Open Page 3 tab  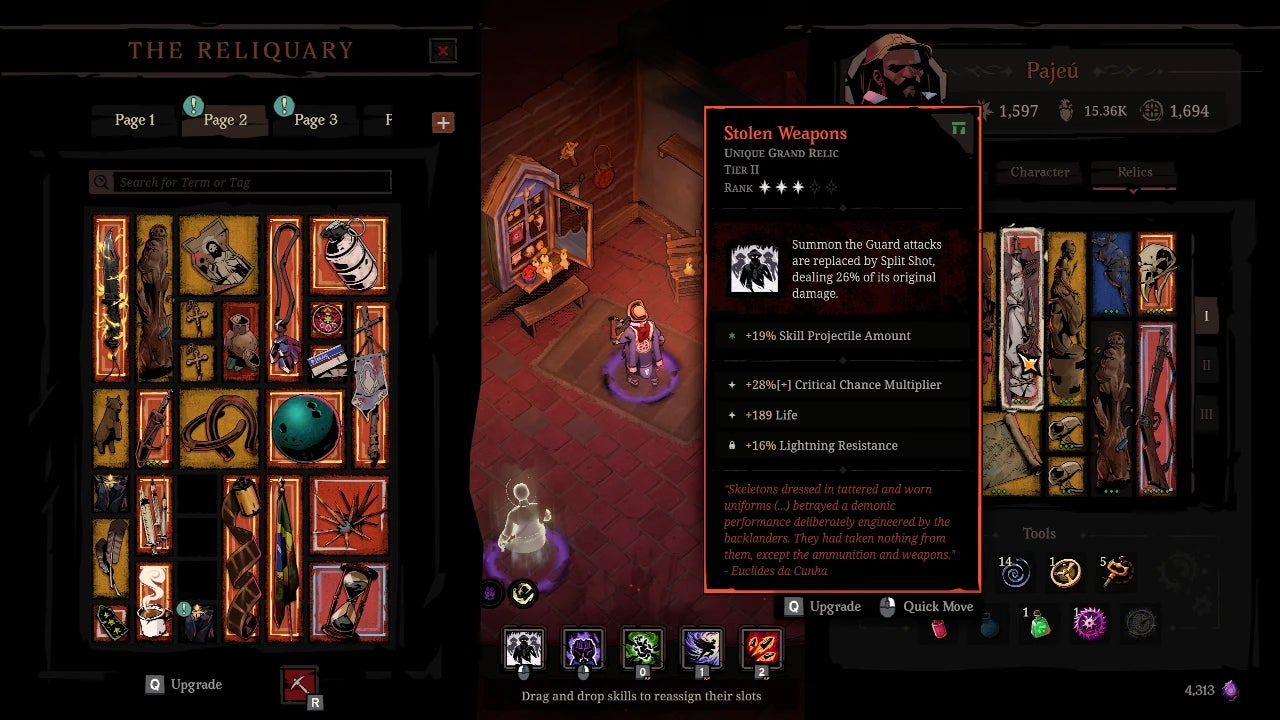(x=315, y=120)
